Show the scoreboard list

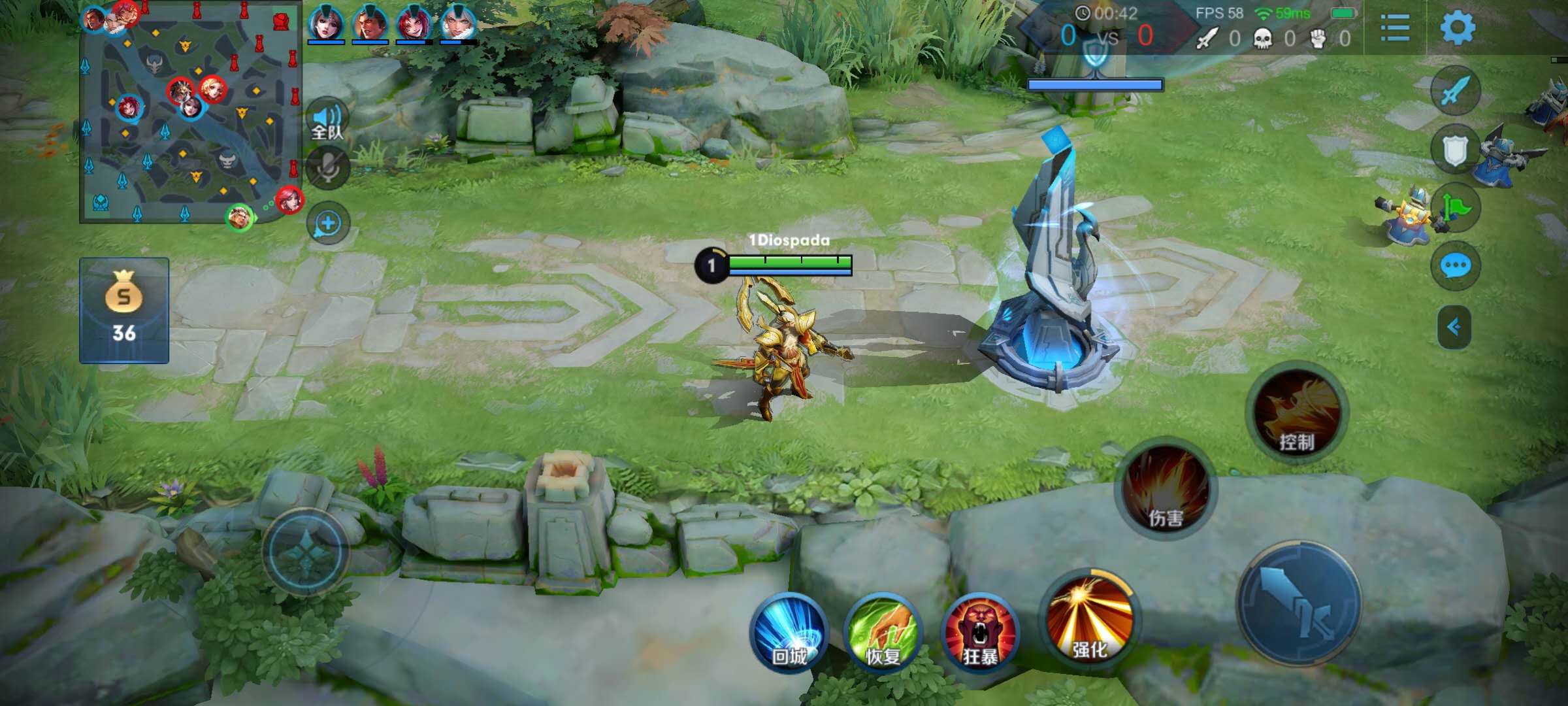(x=1395, y=29)
